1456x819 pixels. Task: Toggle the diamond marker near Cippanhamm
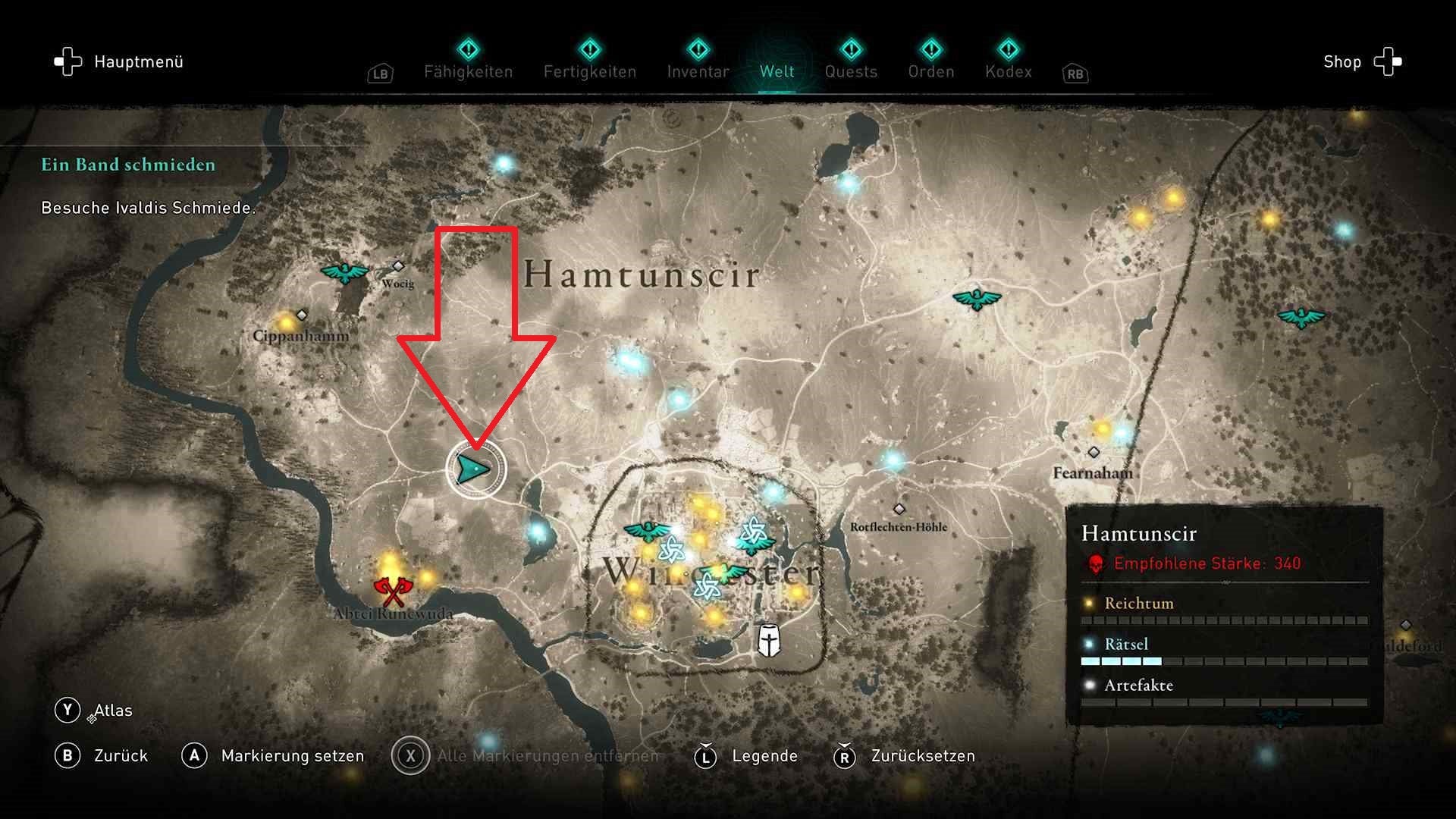point(303,313)
